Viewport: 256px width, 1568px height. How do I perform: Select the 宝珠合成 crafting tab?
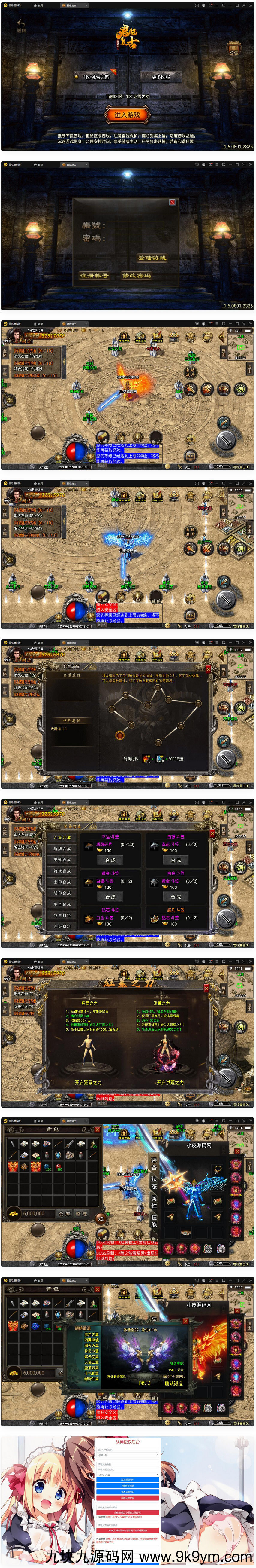click(62, 860)
